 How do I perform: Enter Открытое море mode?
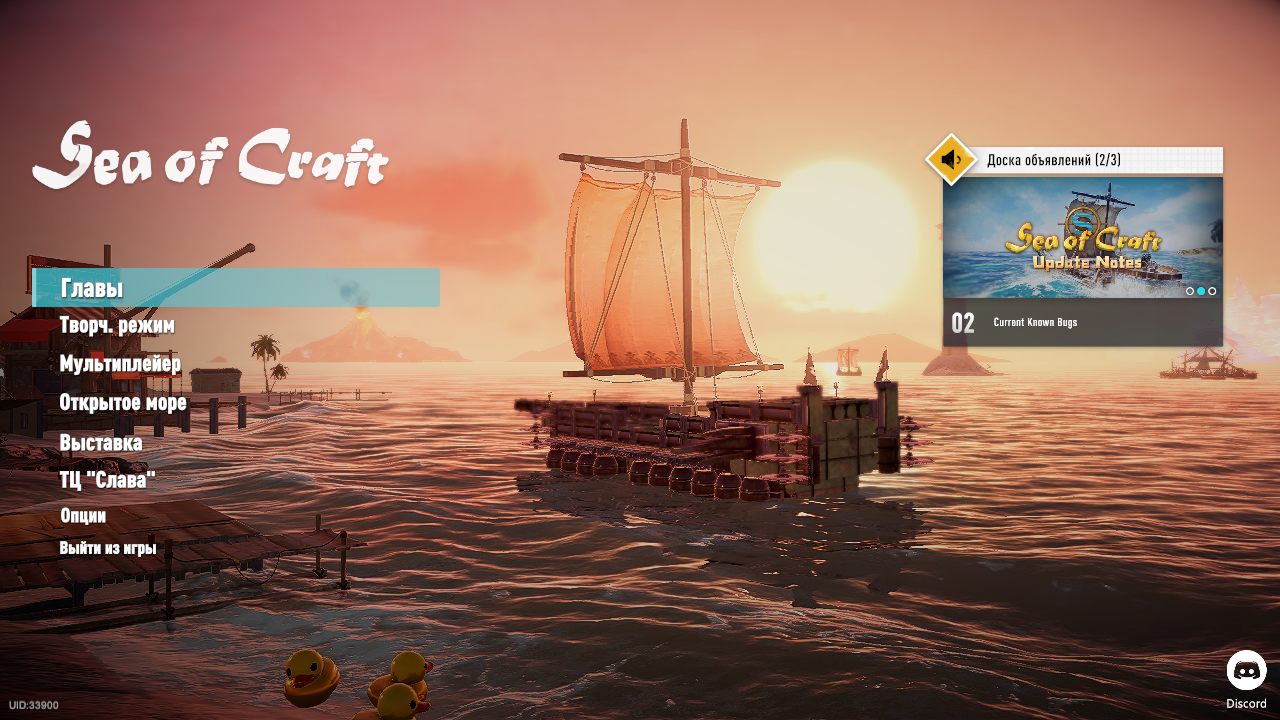pyautogui.click(x=124, y=402)
